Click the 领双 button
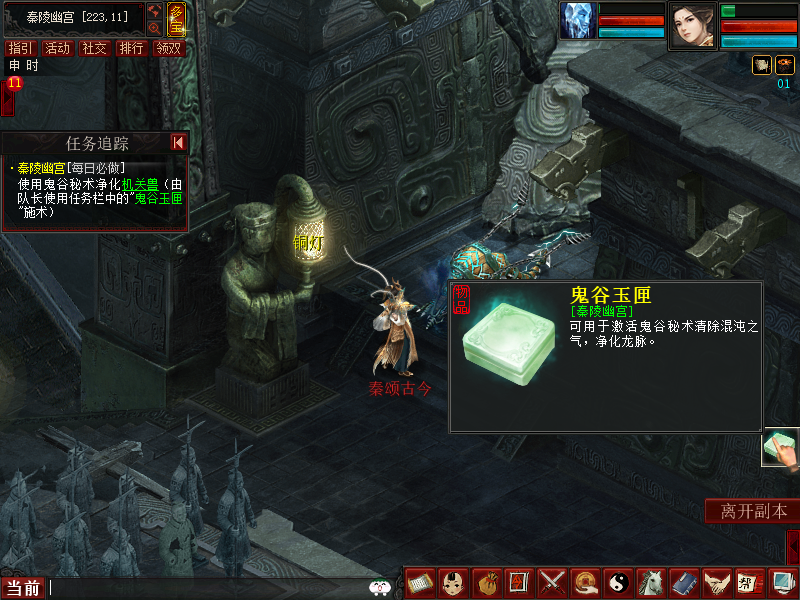This screenshot has width=800, height=600. click(x=169, y=48)
